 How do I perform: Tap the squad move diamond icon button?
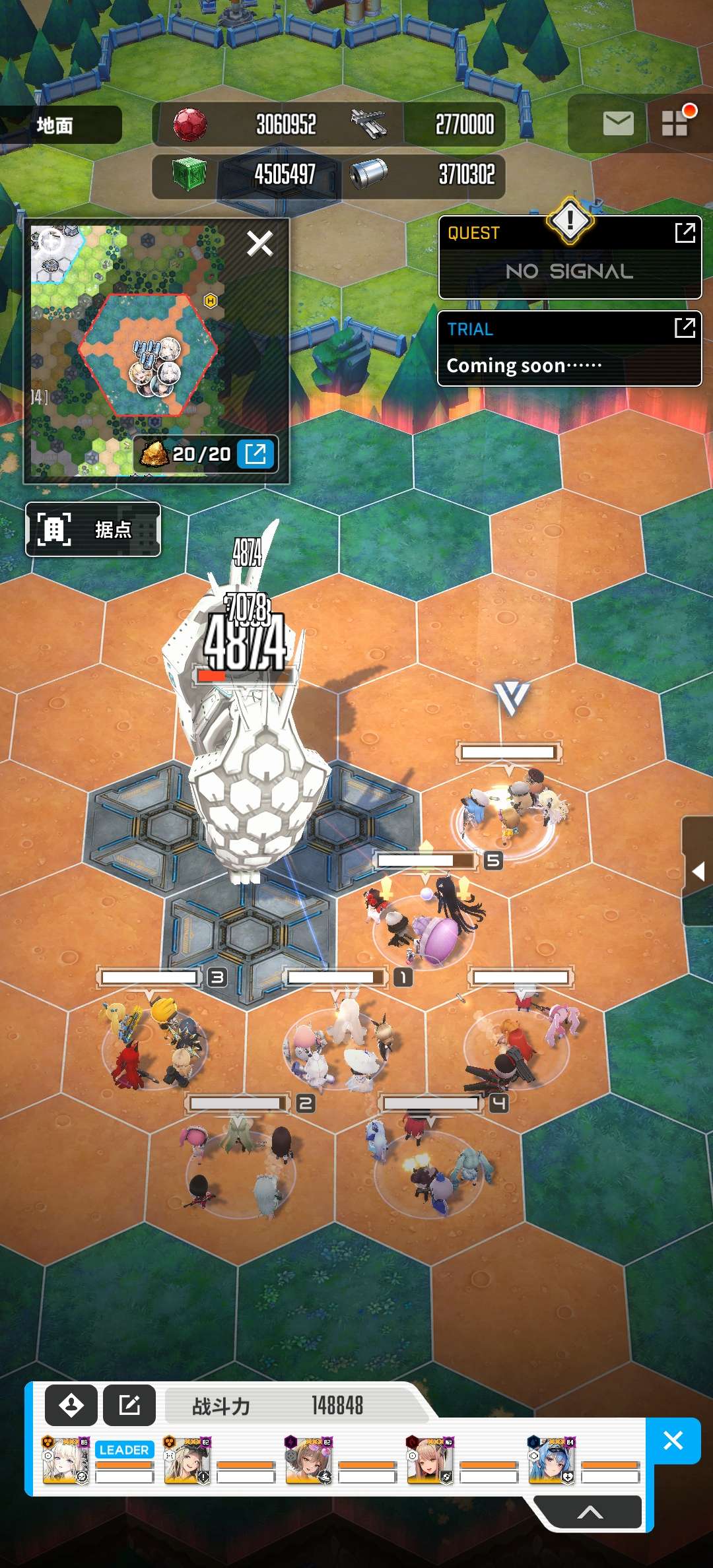[71, 1406]
